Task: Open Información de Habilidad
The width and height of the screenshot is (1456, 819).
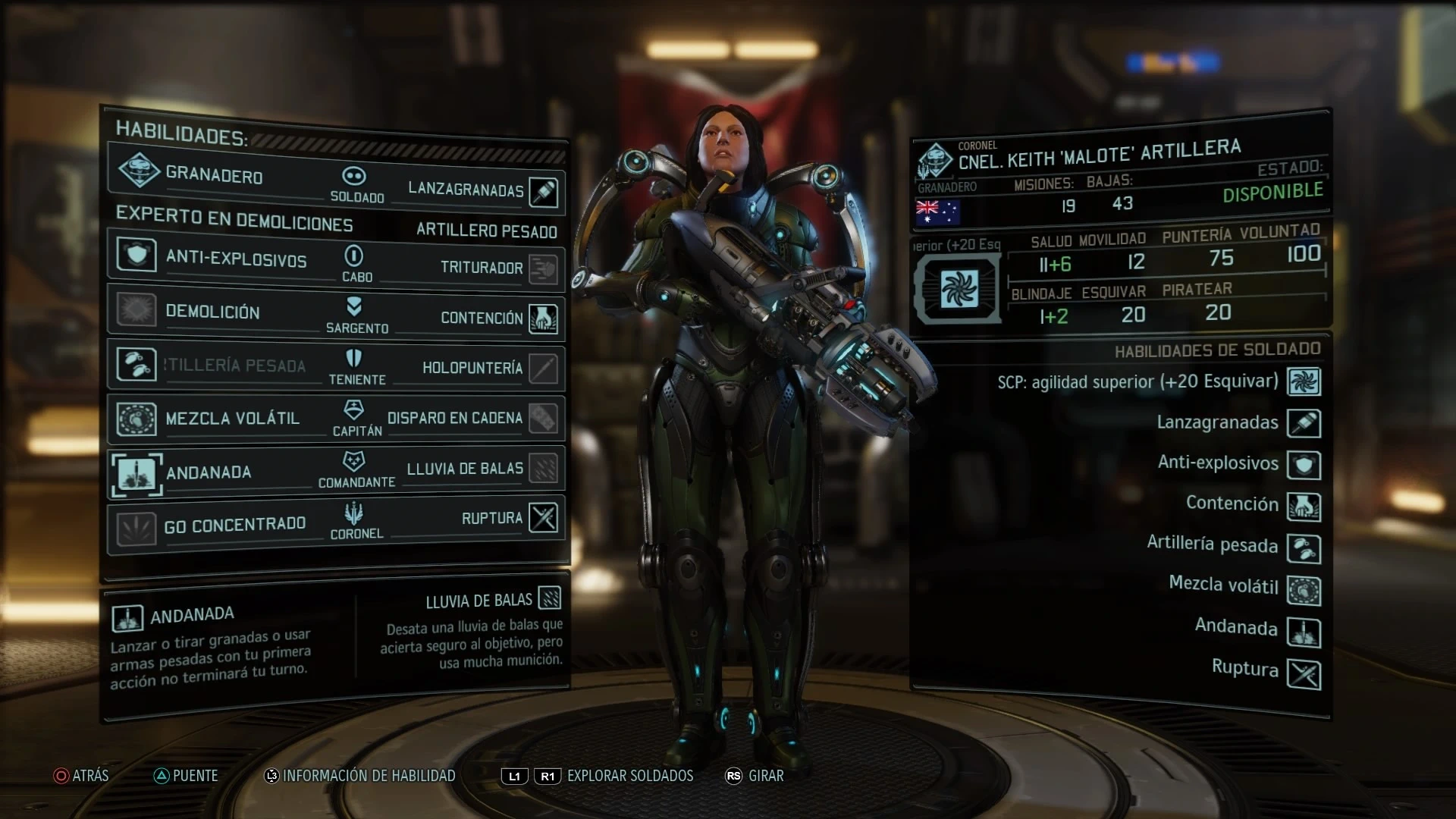Action: [359, 776]
